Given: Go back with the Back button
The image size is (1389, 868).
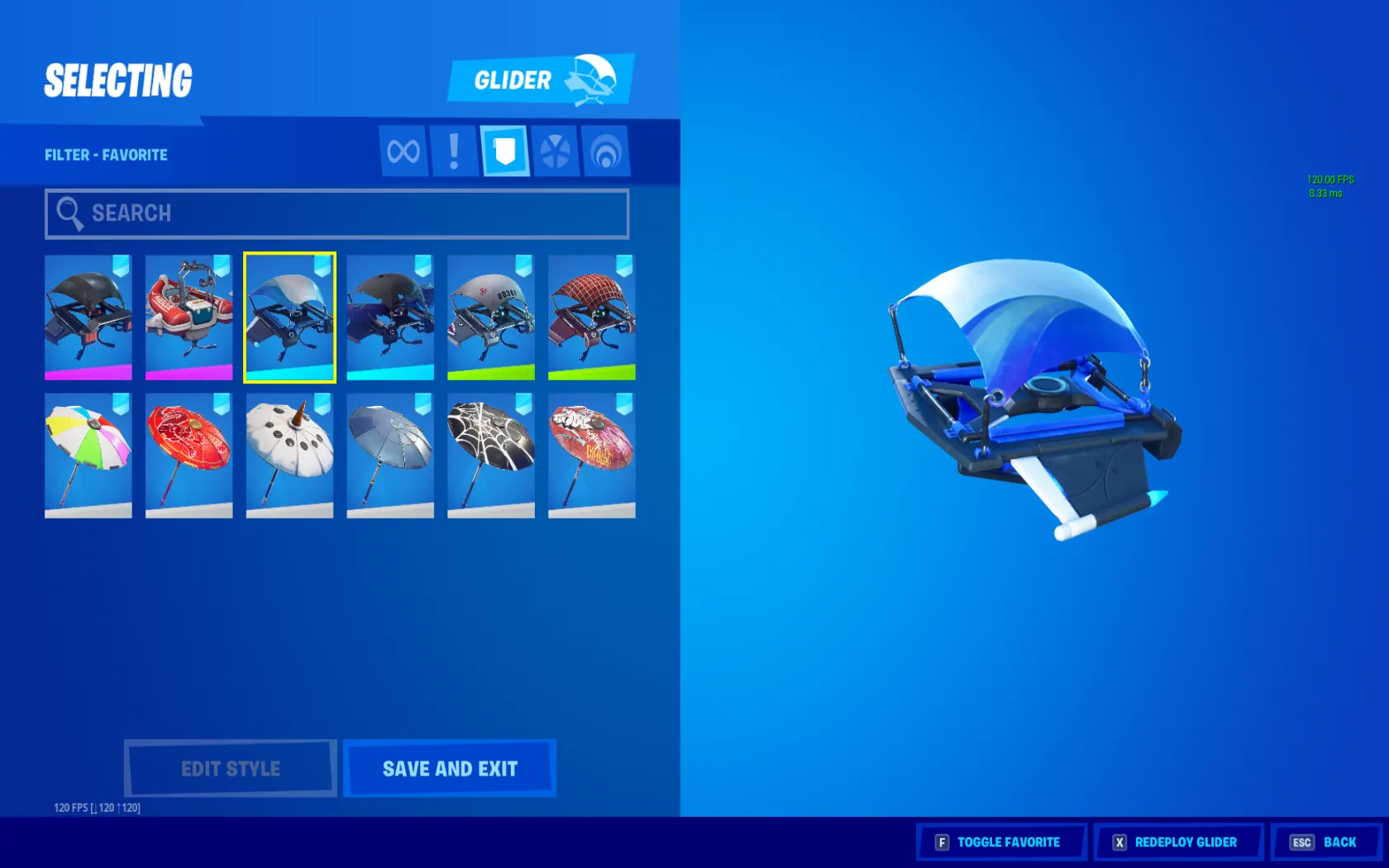Looking at the screenshot, I should (x=1325, y=842).
